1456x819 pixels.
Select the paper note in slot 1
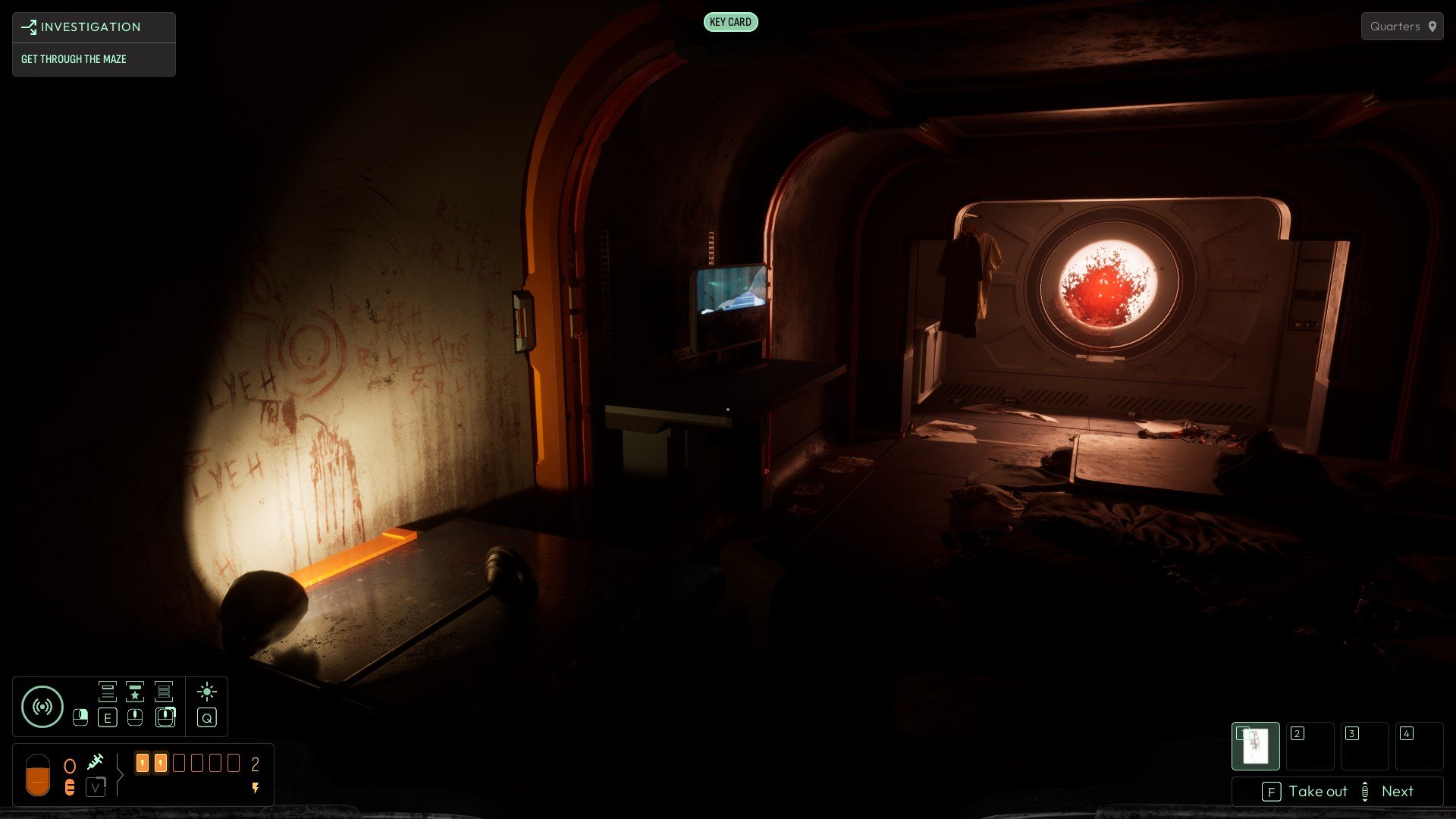(x=1255, y=746)
